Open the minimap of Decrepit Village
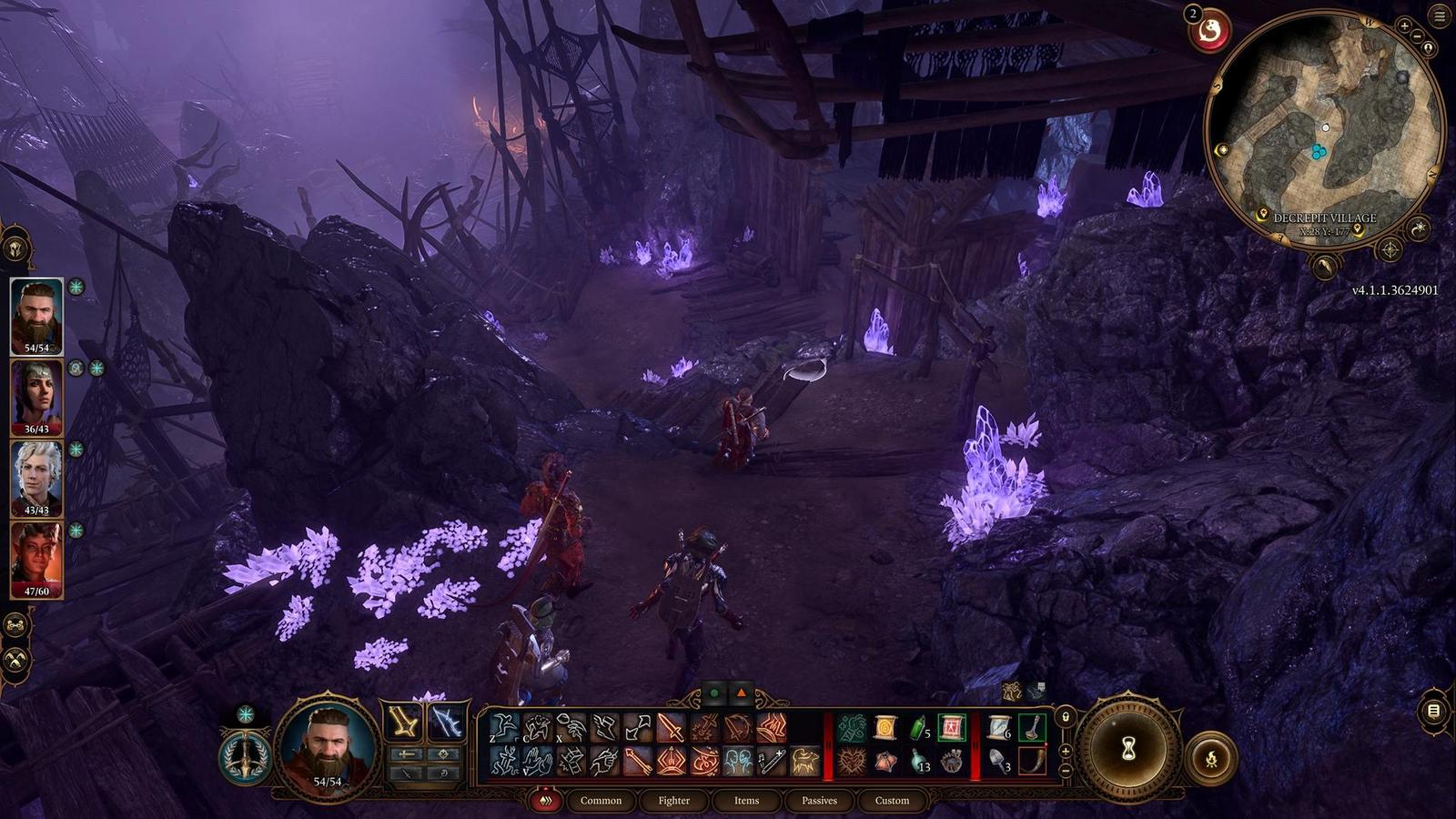The height and width of the screenshot is (819, 1456). coord(1324,127)
